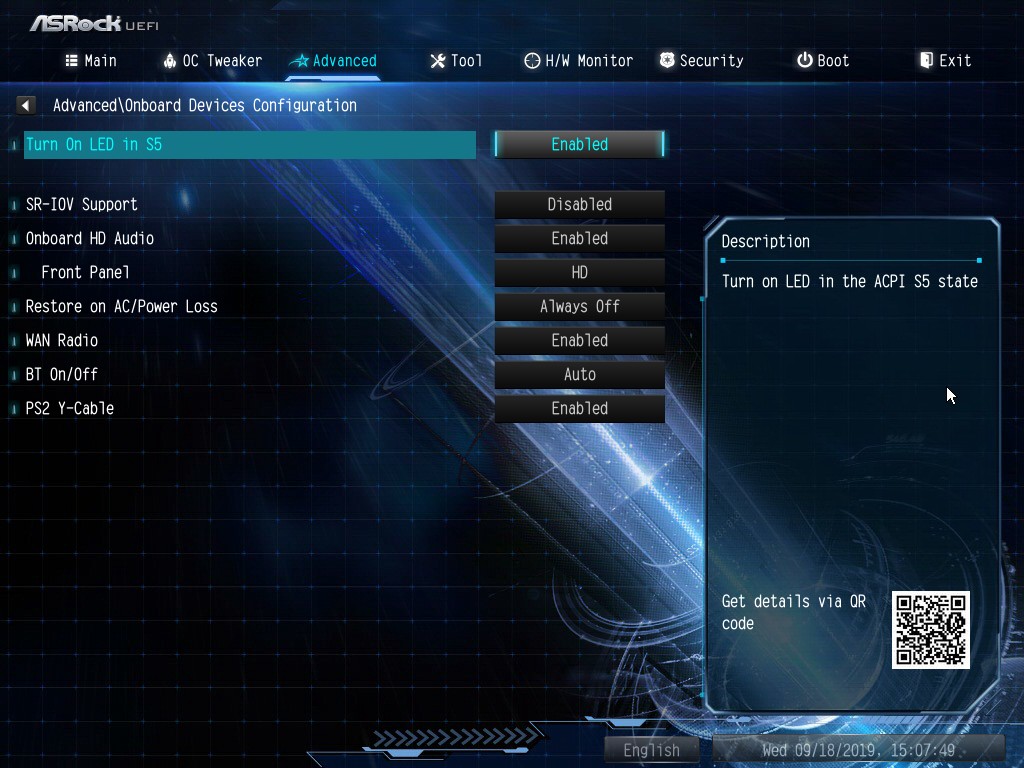Open Restore on AC/Power Loss options
Viewport: 1024px width, 768px height.
(579, 306)
